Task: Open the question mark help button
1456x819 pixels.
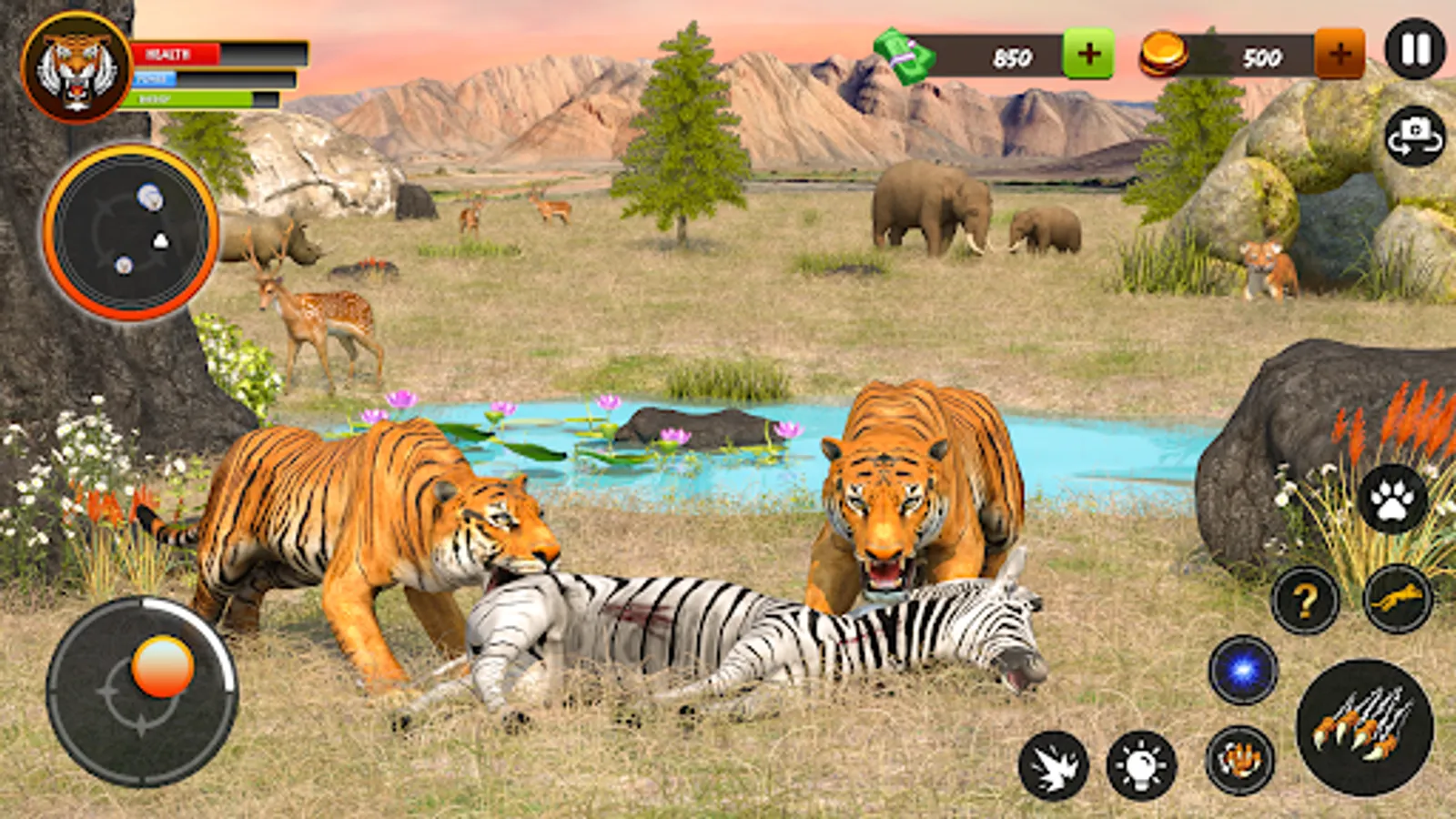Action: (x=1305, y=600)
